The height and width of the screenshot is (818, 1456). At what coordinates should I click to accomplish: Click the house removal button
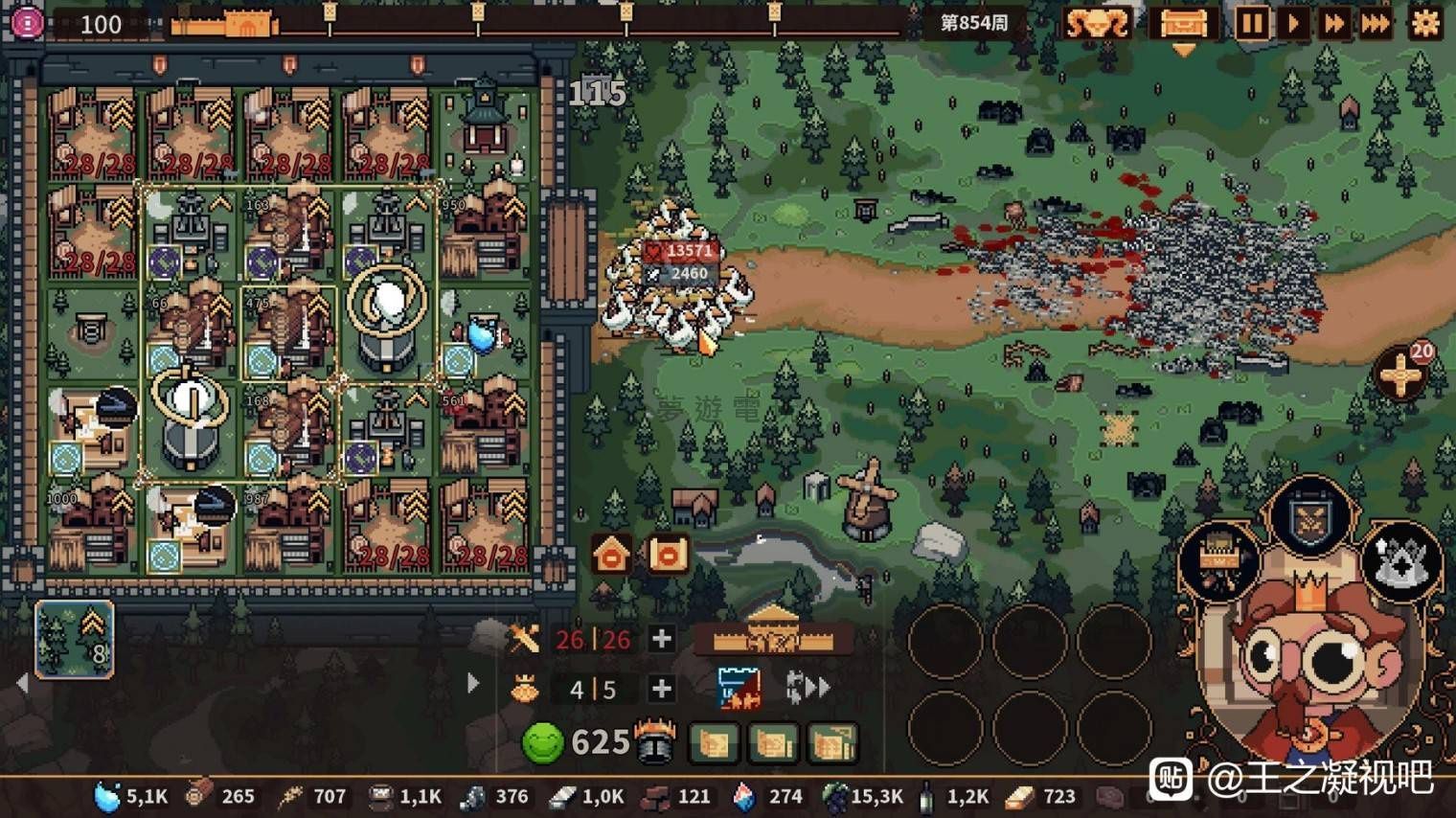pyautogui.click(x=611, y=554)
